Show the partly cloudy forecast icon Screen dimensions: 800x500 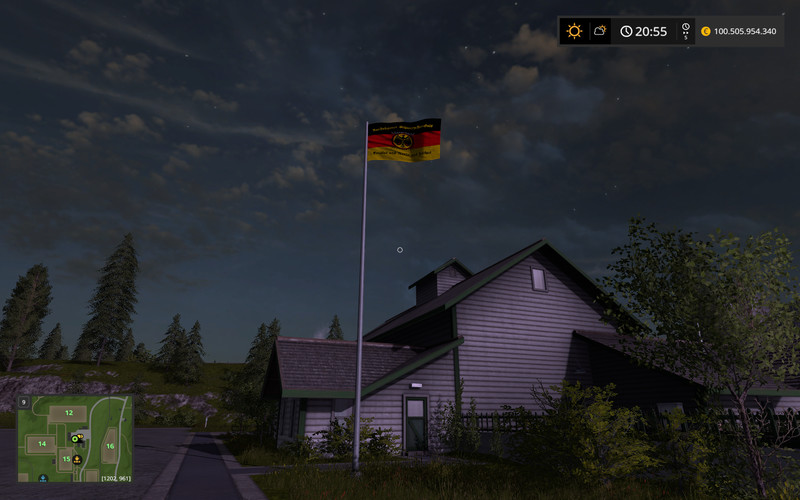coord(600,31)
